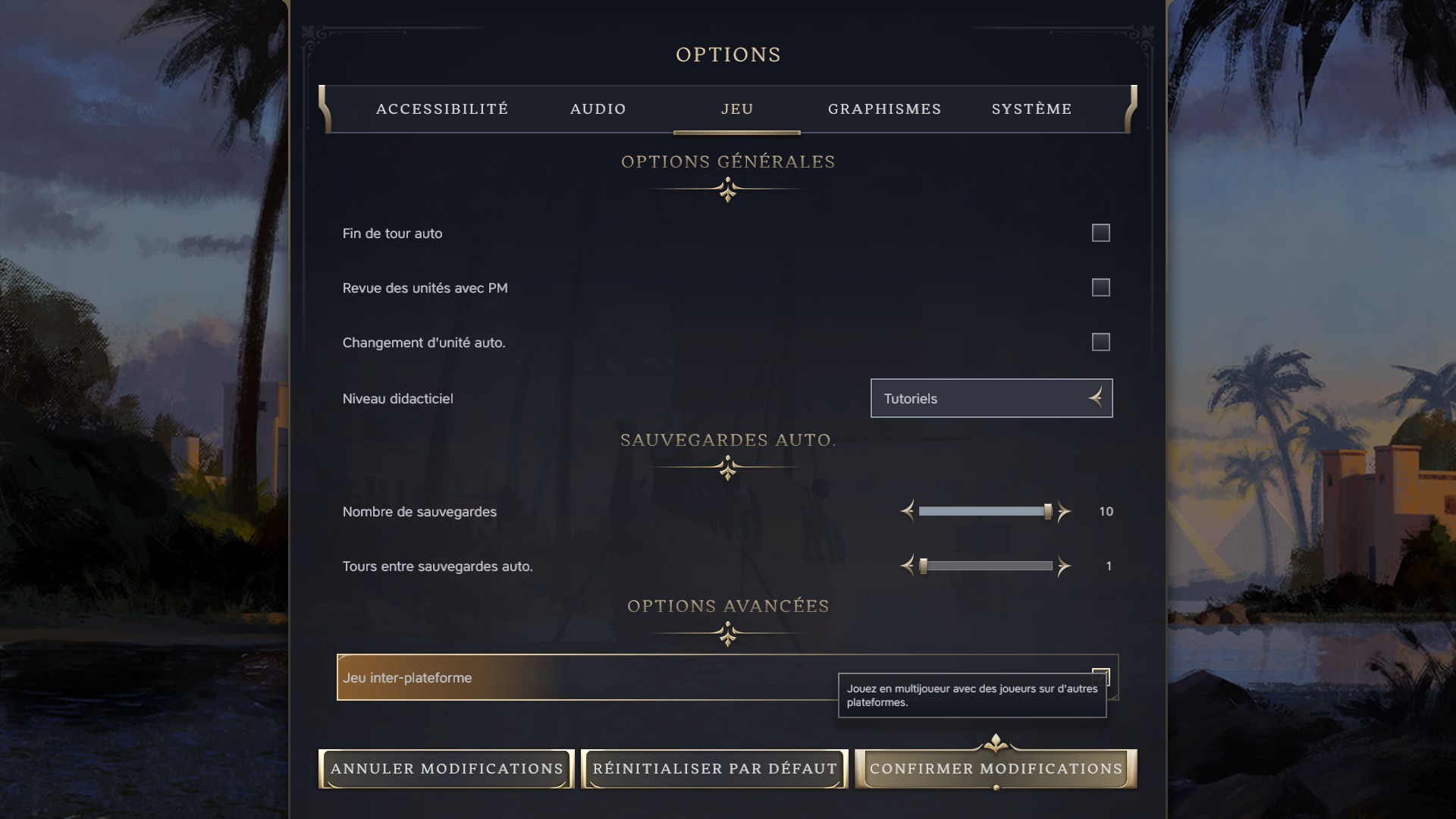Check Revue des unités avec PM
Viewport: 1456px width, 819px height.
[x=1100, y=287]
